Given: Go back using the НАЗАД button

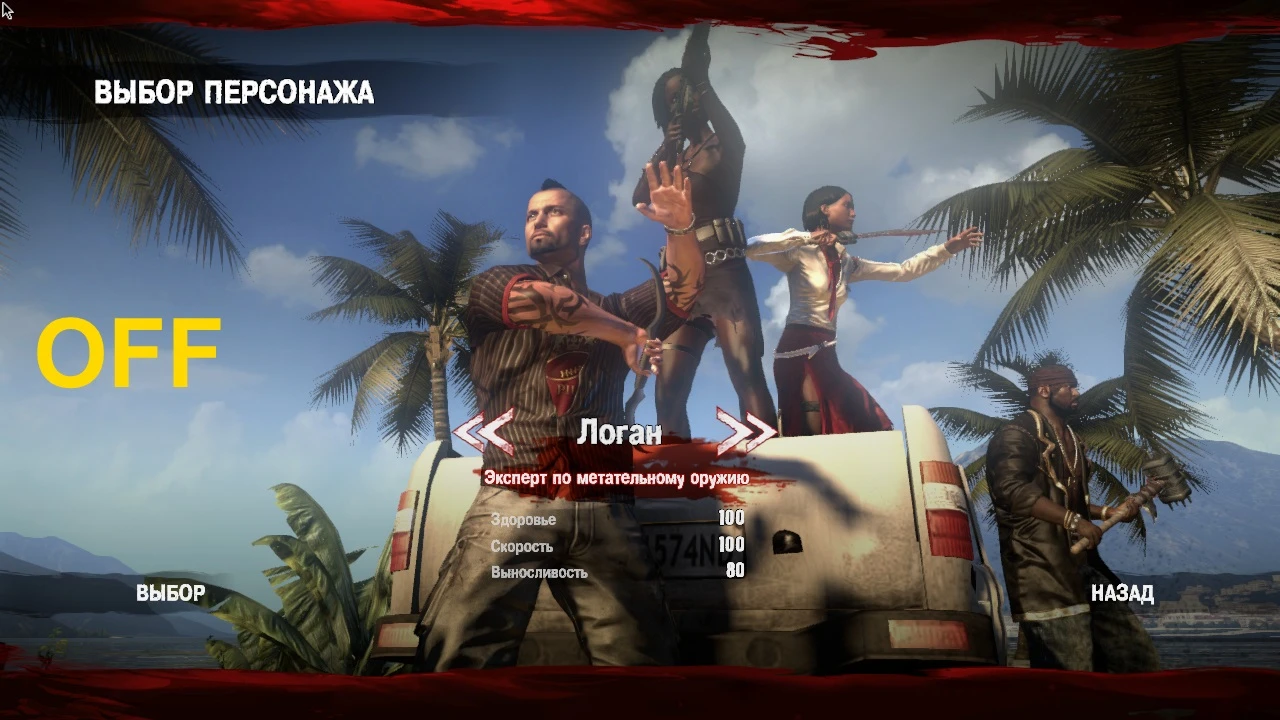Looking at the screenshot, I should (x=1124, y=593).
